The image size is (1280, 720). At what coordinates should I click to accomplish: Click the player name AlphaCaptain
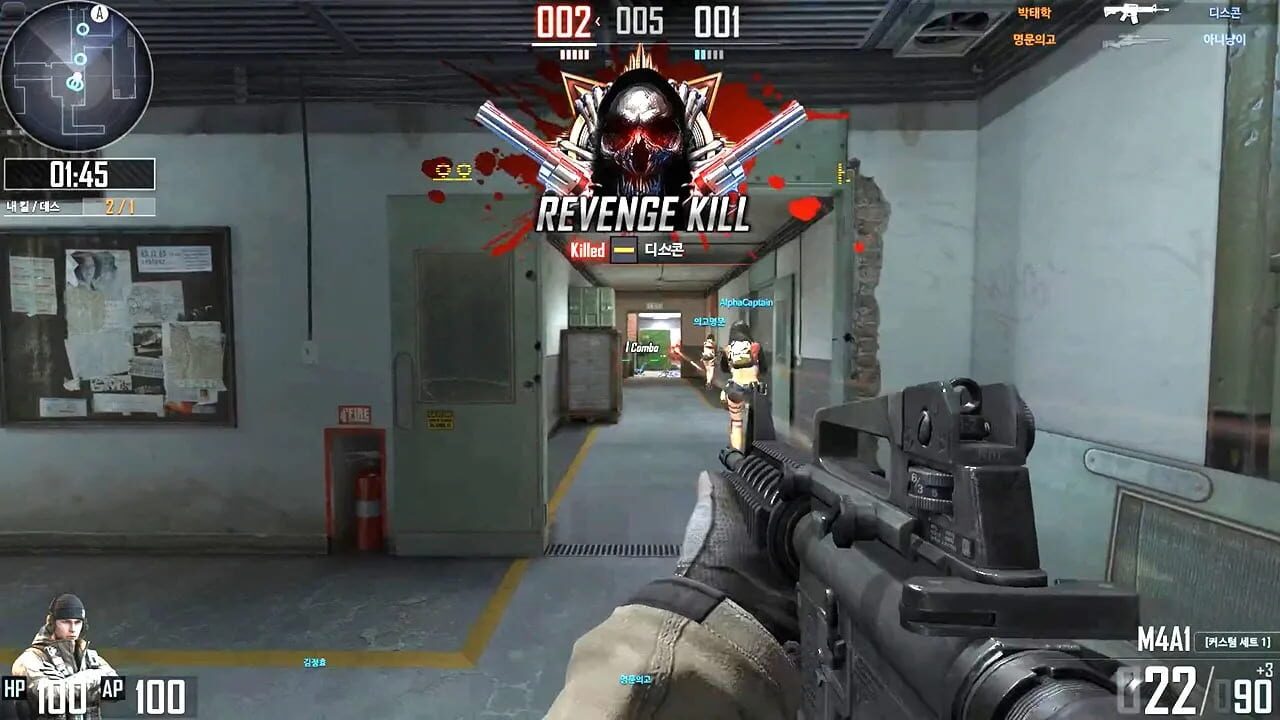(x=744, y=300)
